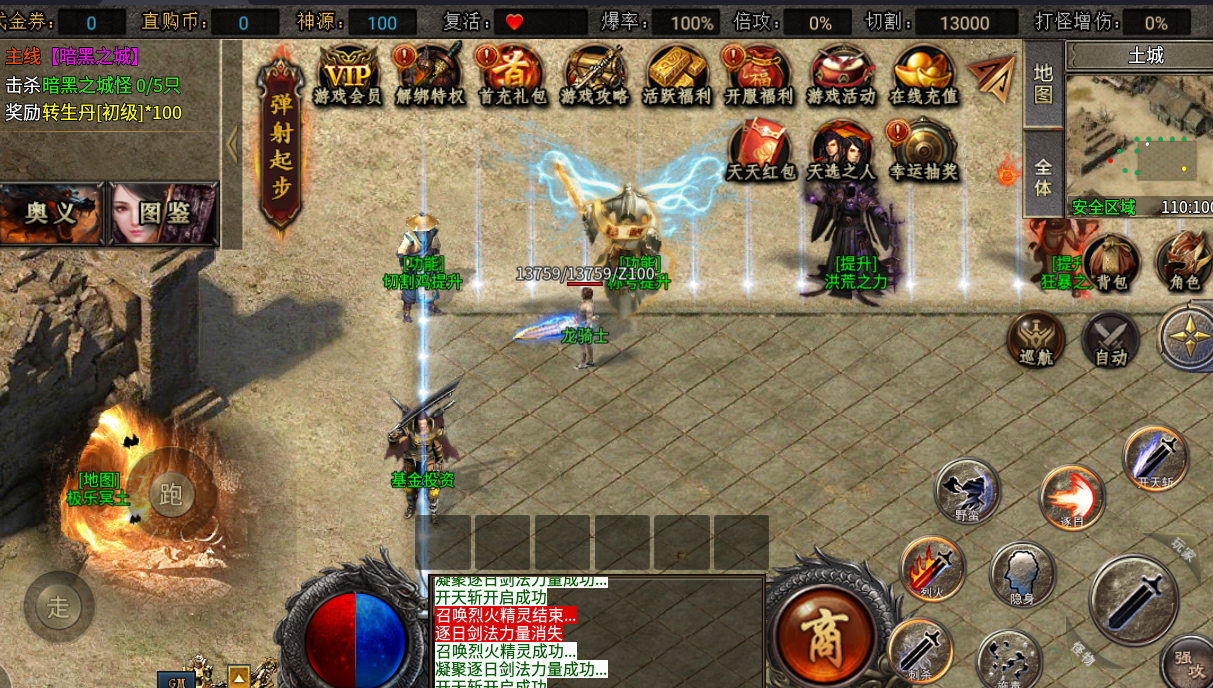
Task: Click the 弹射起步 banner
Action: click(281, 145)
